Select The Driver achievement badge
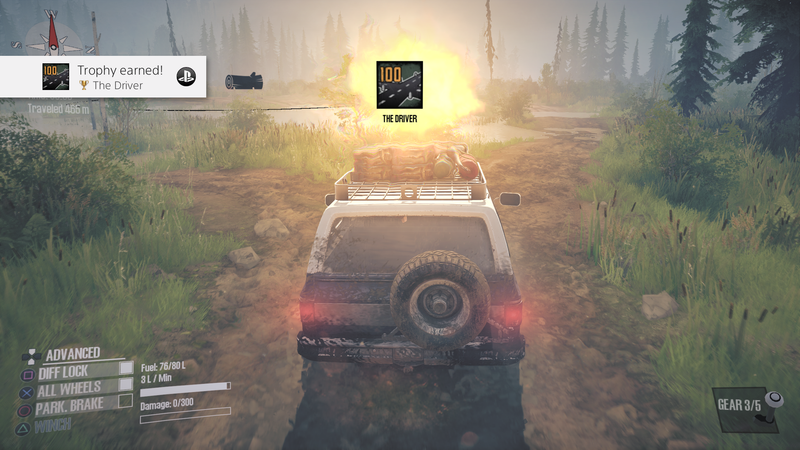This screenshot has height=450, width=800. (x=399, y=85)
